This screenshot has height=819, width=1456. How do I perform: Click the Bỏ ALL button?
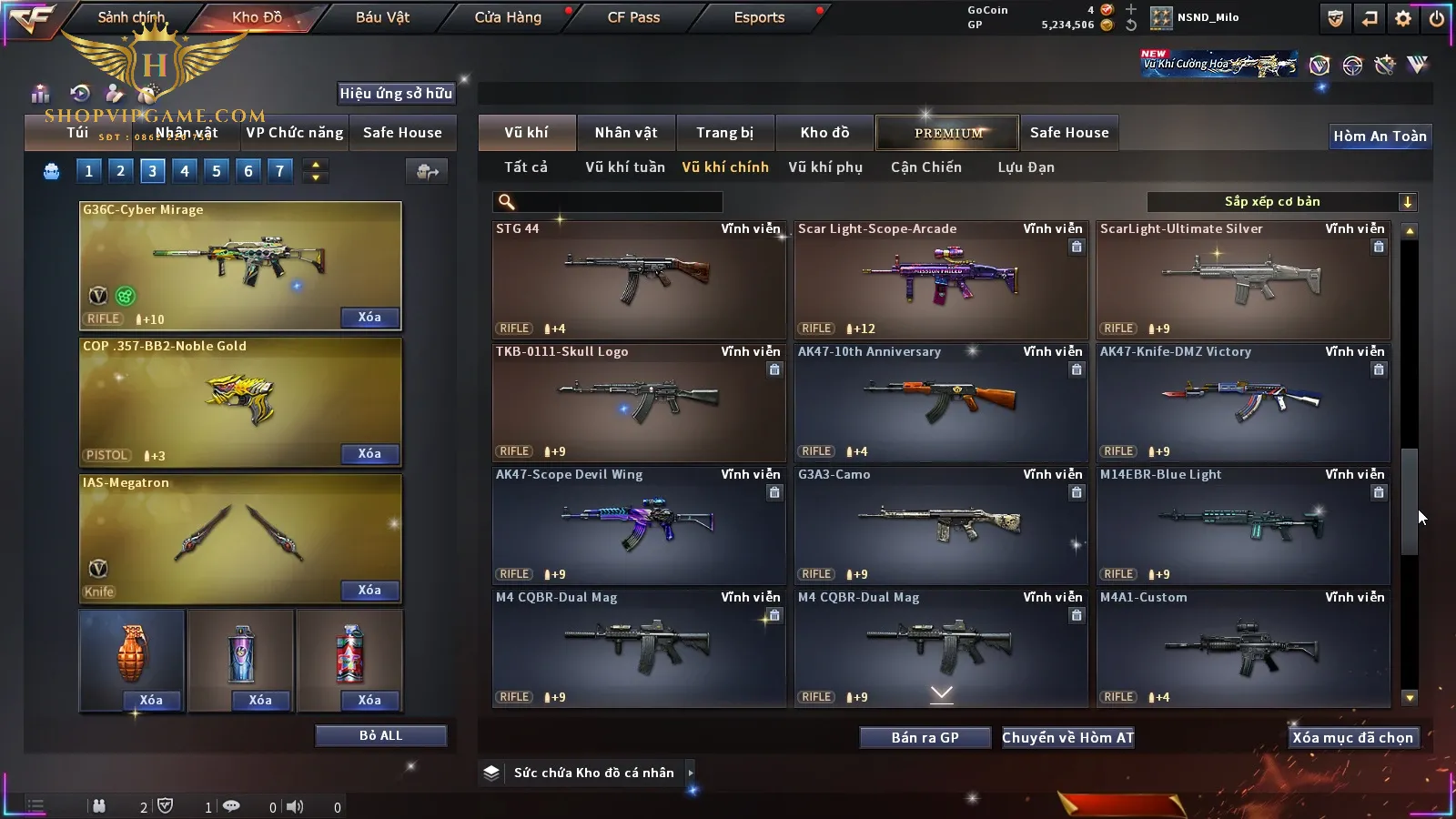click(380, 735)
